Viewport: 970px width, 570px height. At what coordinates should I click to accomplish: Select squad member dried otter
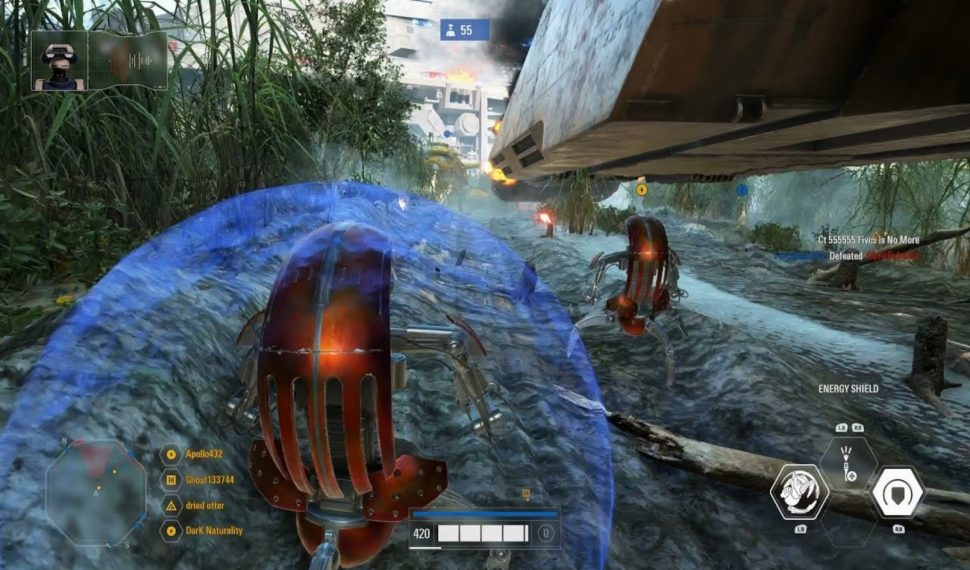[207, 505]
